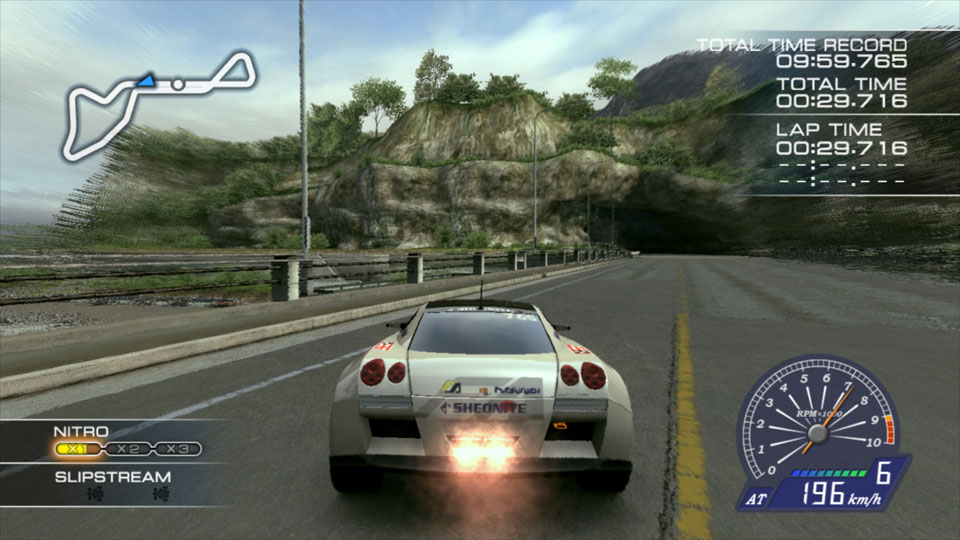The width and height of the screenshot is (960, 540).
Task: Select the X3 nitro tank
Action: [x=178, y=449]
